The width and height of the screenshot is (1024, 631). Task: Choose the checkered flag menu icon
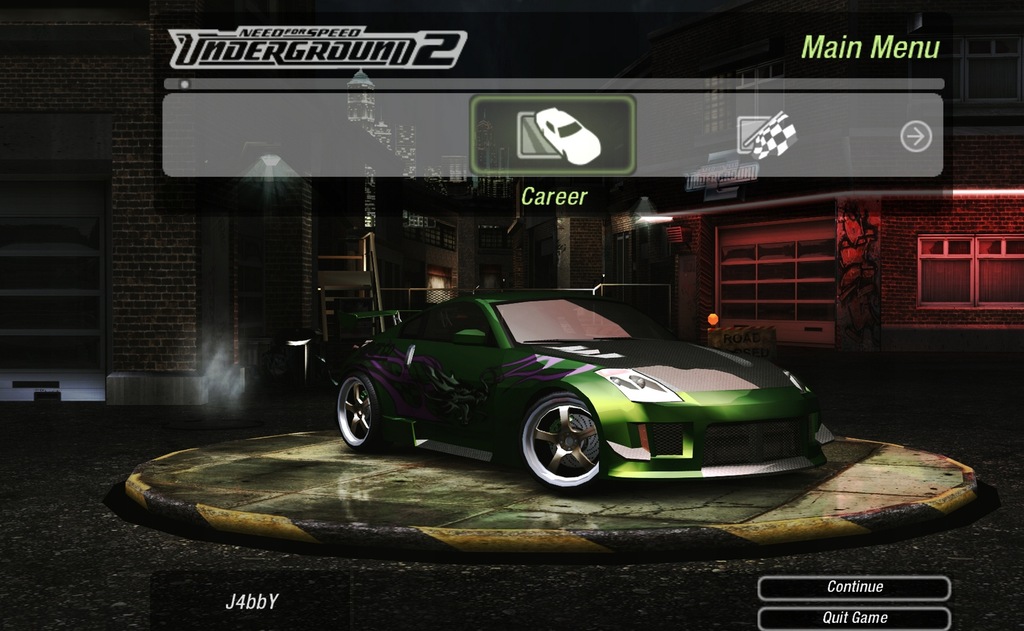coord(767,135)
